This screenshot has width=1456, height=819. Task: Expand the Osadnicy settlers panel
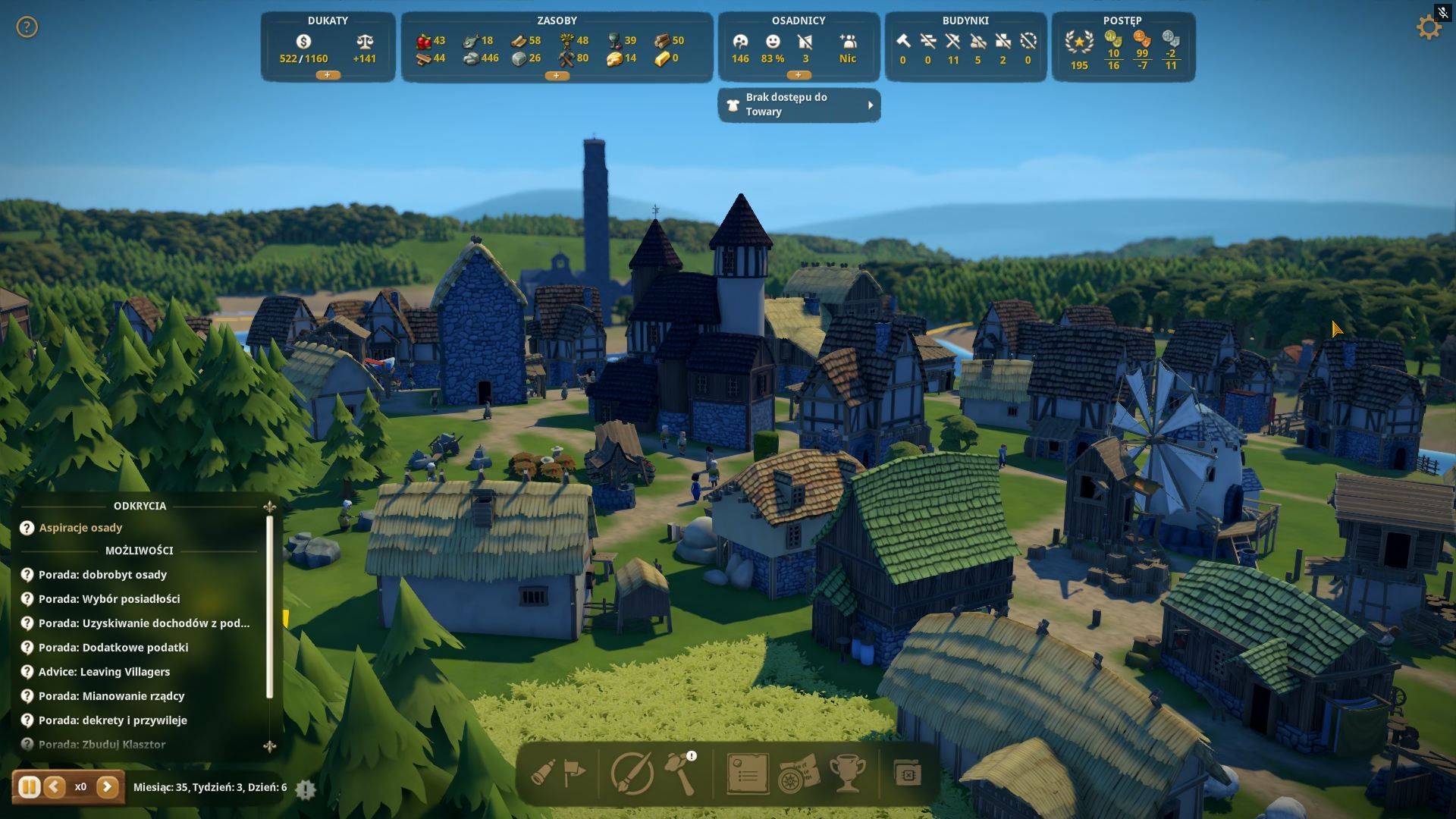[x=798, y=75]
